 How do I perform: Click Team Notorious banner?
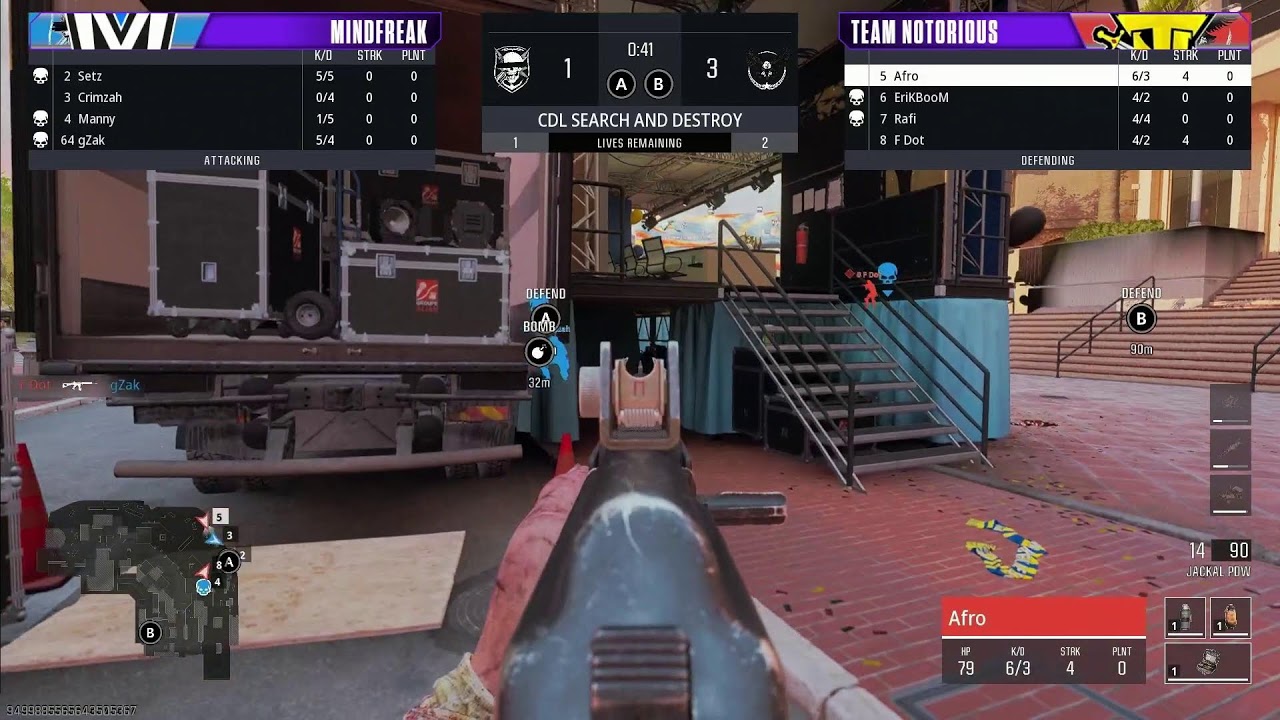pyautogui.click(x=1045, y=32)
